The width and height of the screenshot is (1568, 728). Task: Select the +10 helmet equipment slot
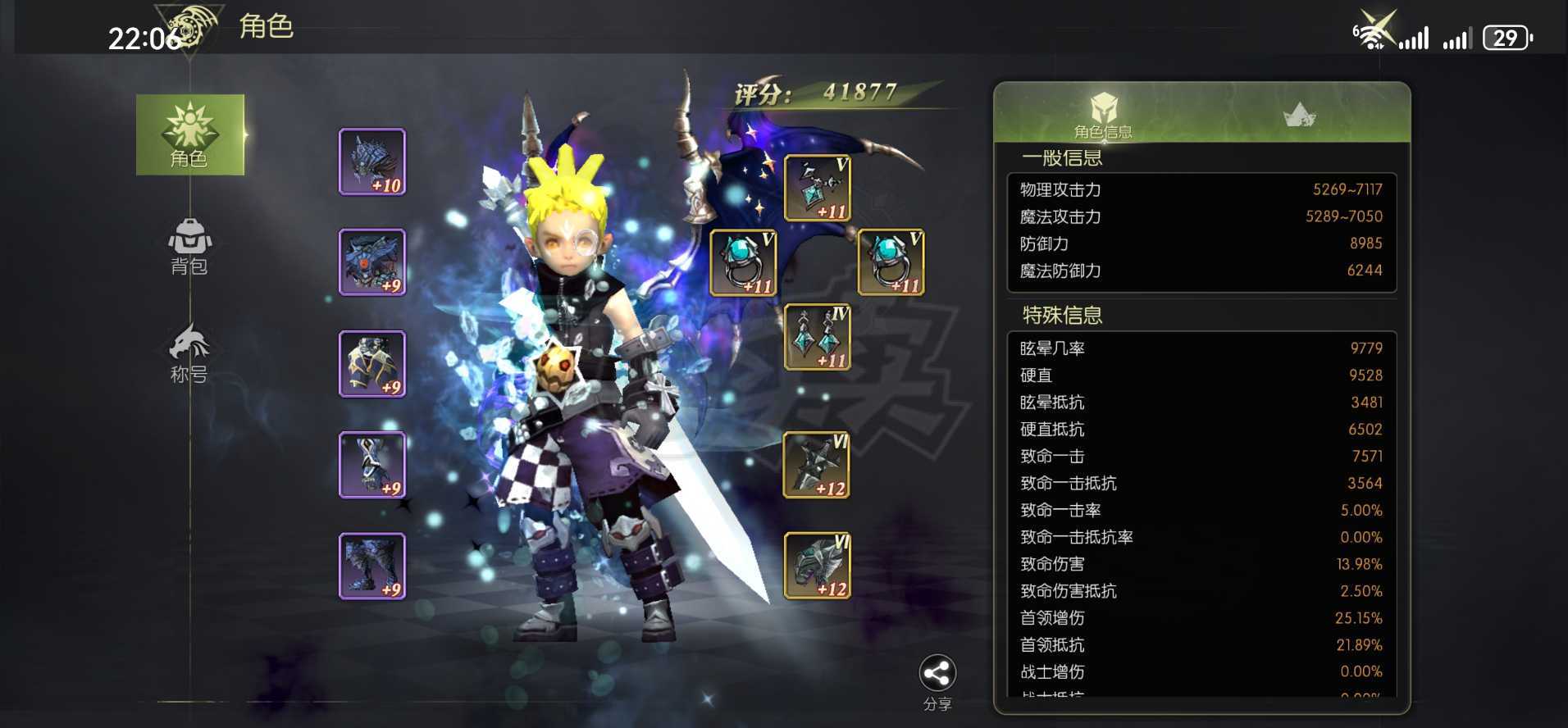click(372, 162)
